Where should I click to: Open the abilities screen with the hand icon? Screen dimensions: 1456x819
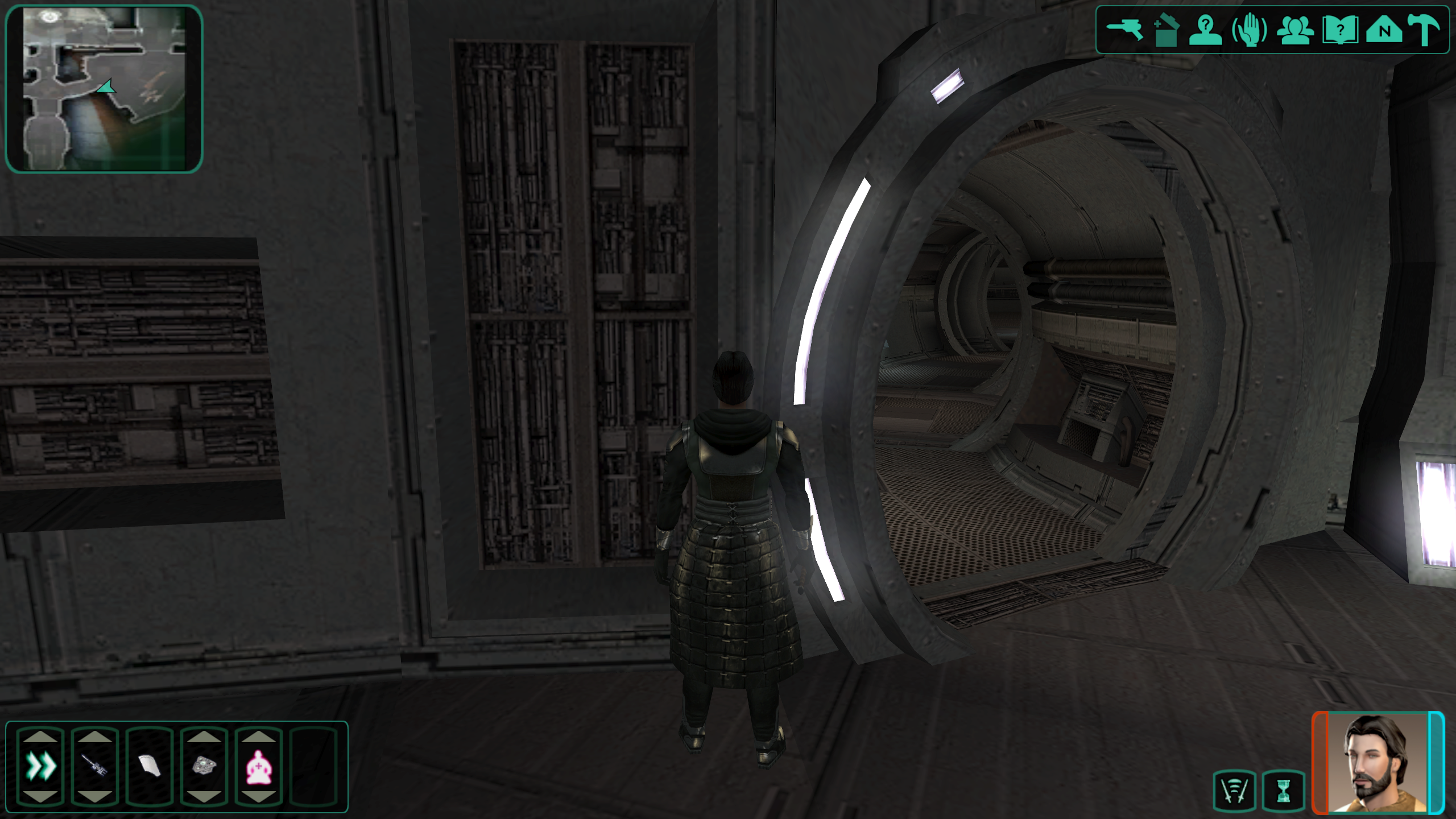1250,30
